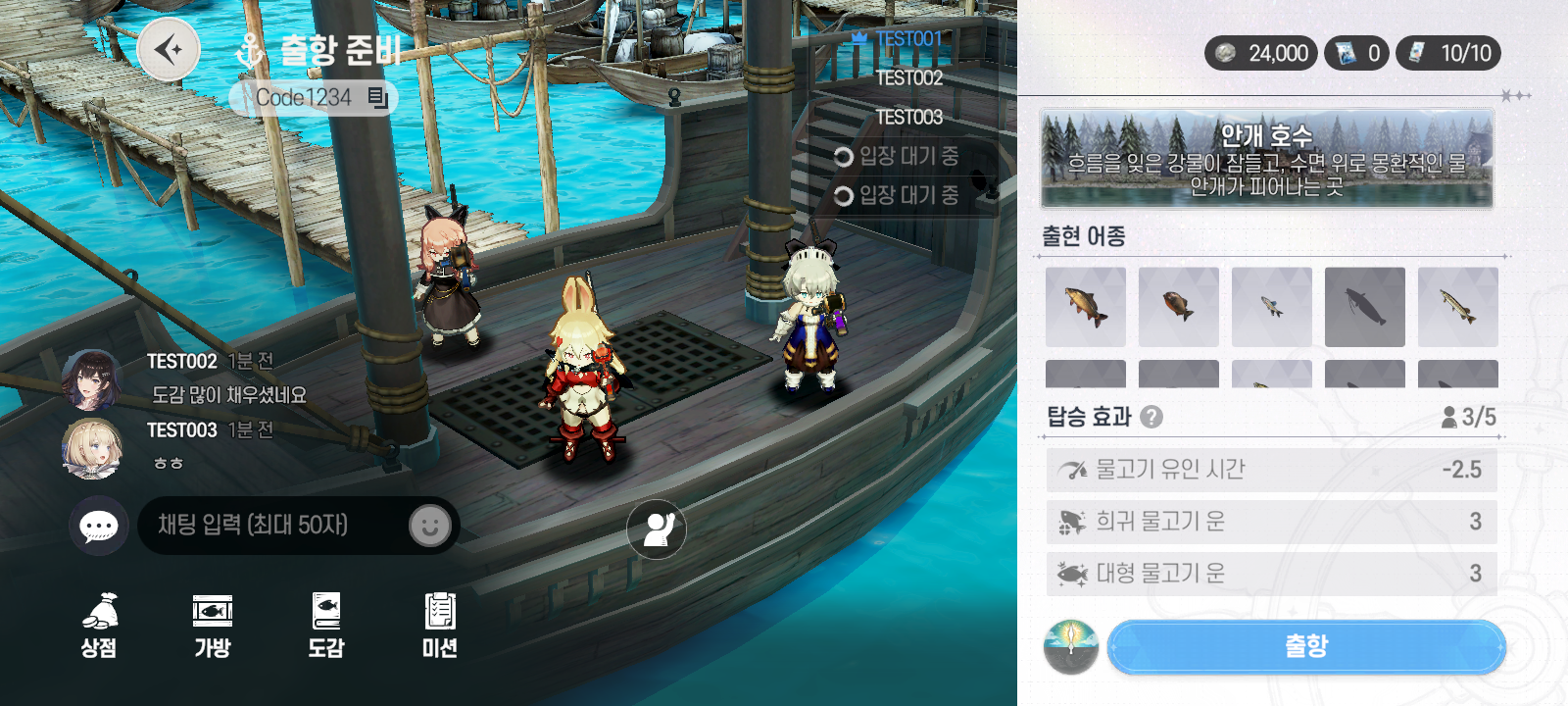1568x706 pixels.
Task: Open the 가방 bag
Action: 213,625
